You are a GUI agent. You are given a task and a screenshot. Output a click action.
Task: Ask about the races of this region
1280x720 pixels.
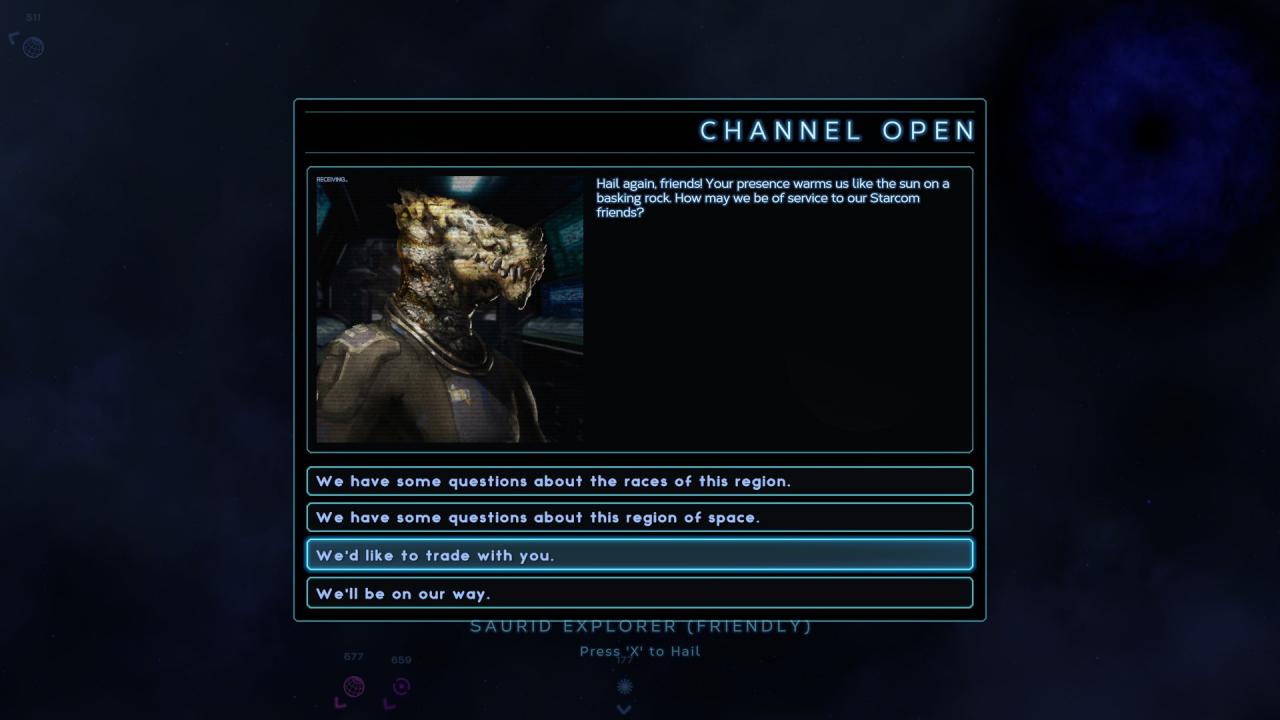[639, 481]
